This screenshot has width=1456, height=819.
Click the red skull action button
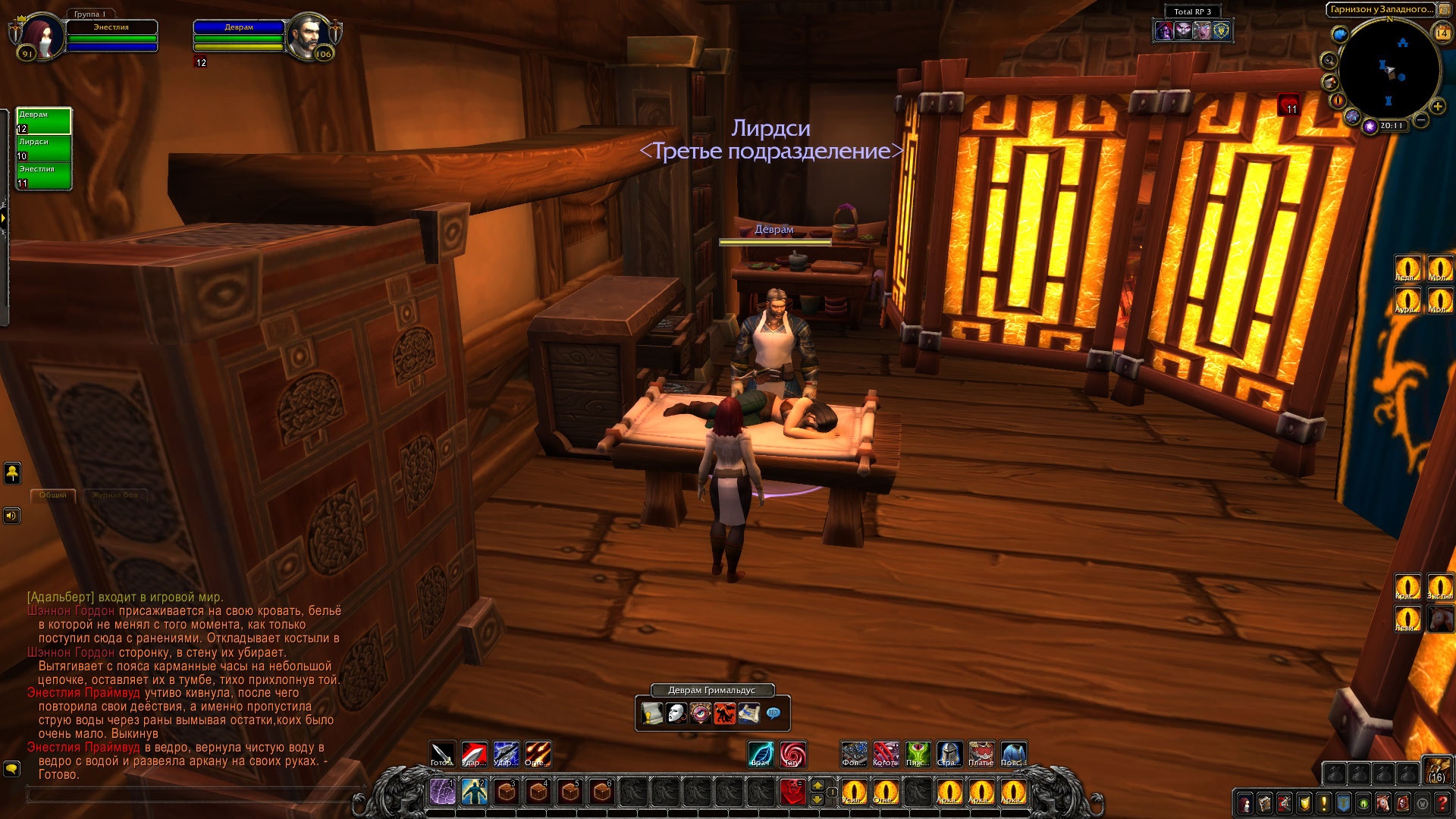tap(792, 792)
